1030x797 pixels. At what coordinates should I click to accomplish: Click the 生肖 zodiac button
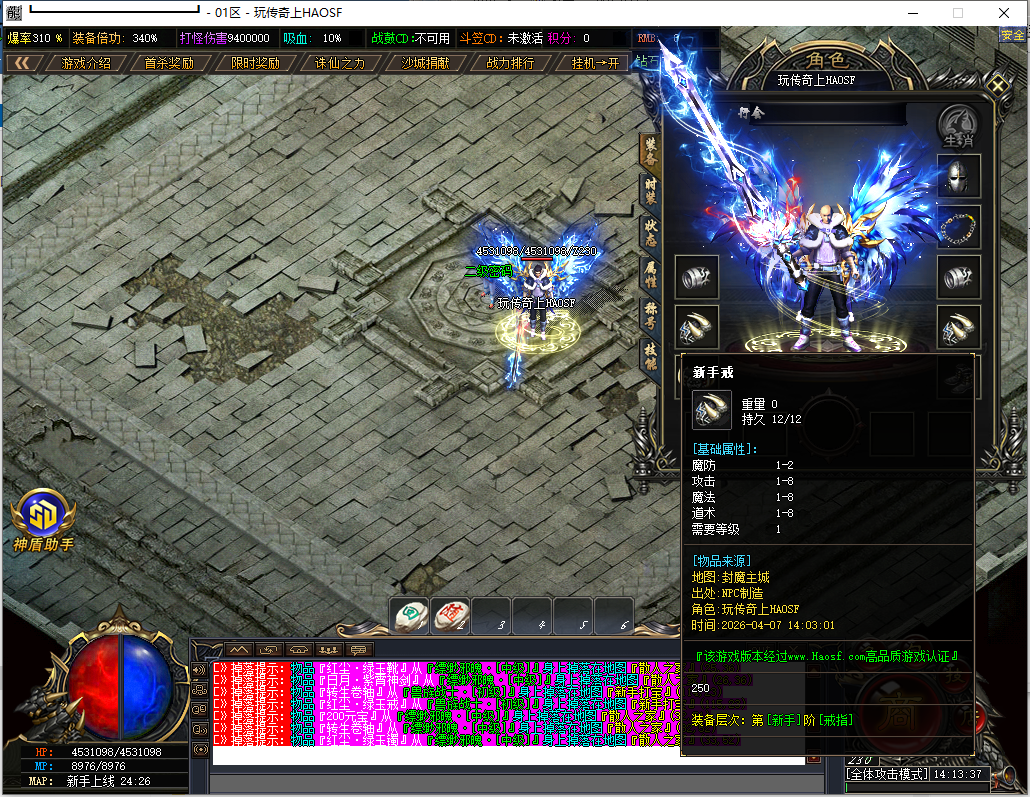[958, 125]
